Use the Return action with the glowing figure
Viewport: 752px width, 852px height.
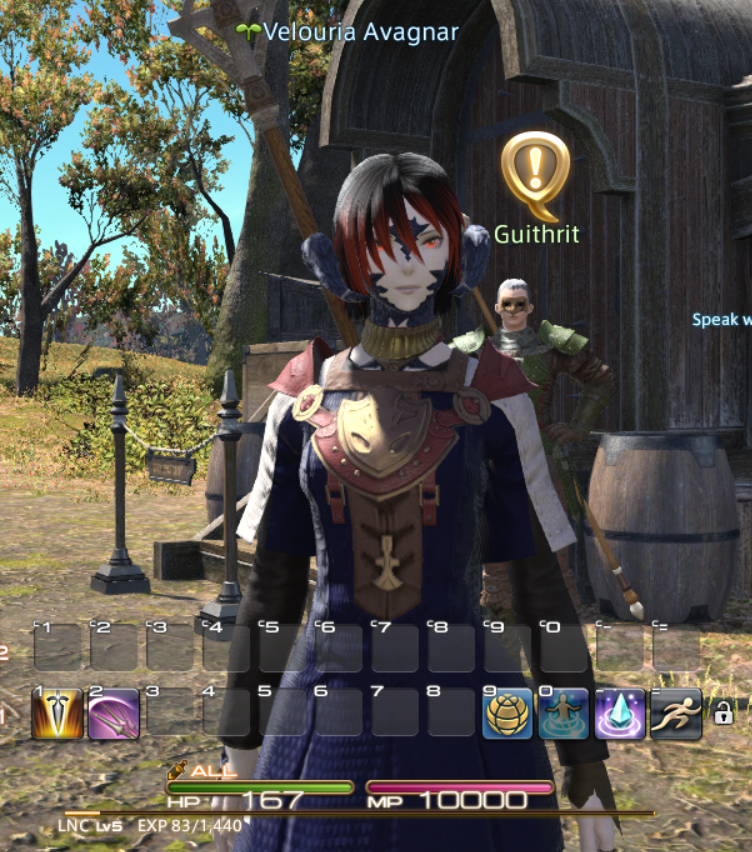(x=563, y=713)
